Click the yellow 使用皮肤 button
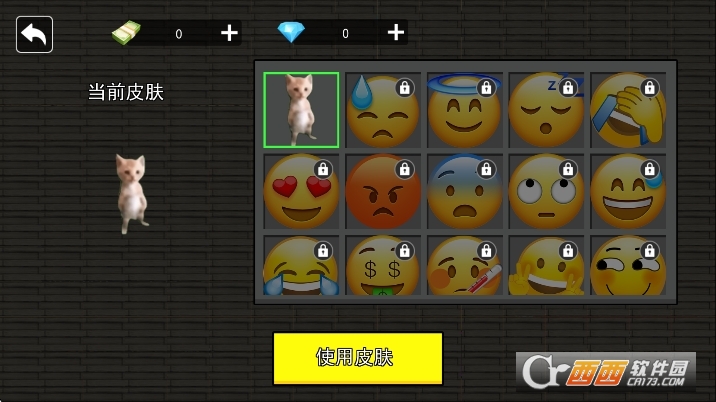 [357, 358]
